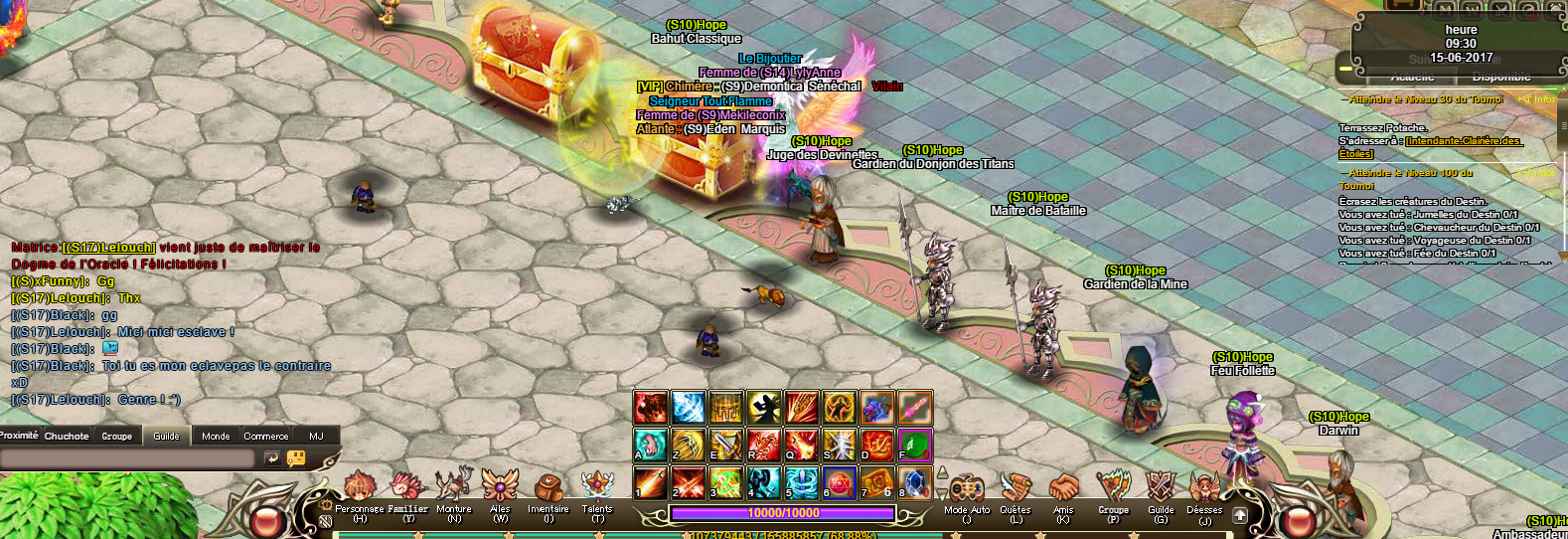The width and height of the screenshot is (1568, 539).
Task: Switch to the Monde chat tab
Action: pos(216,436)
